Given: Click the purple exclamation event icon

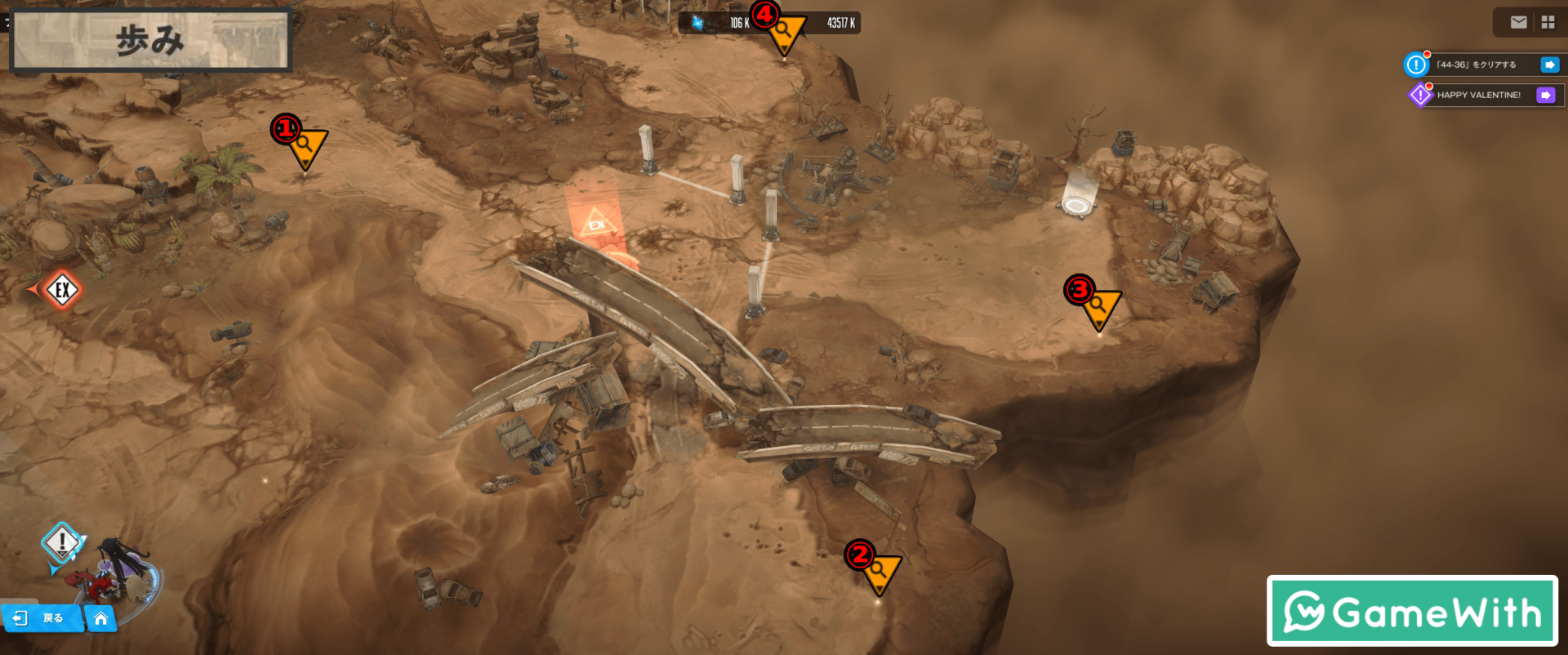Looking at the screenshot, I should pos(1420,96).
